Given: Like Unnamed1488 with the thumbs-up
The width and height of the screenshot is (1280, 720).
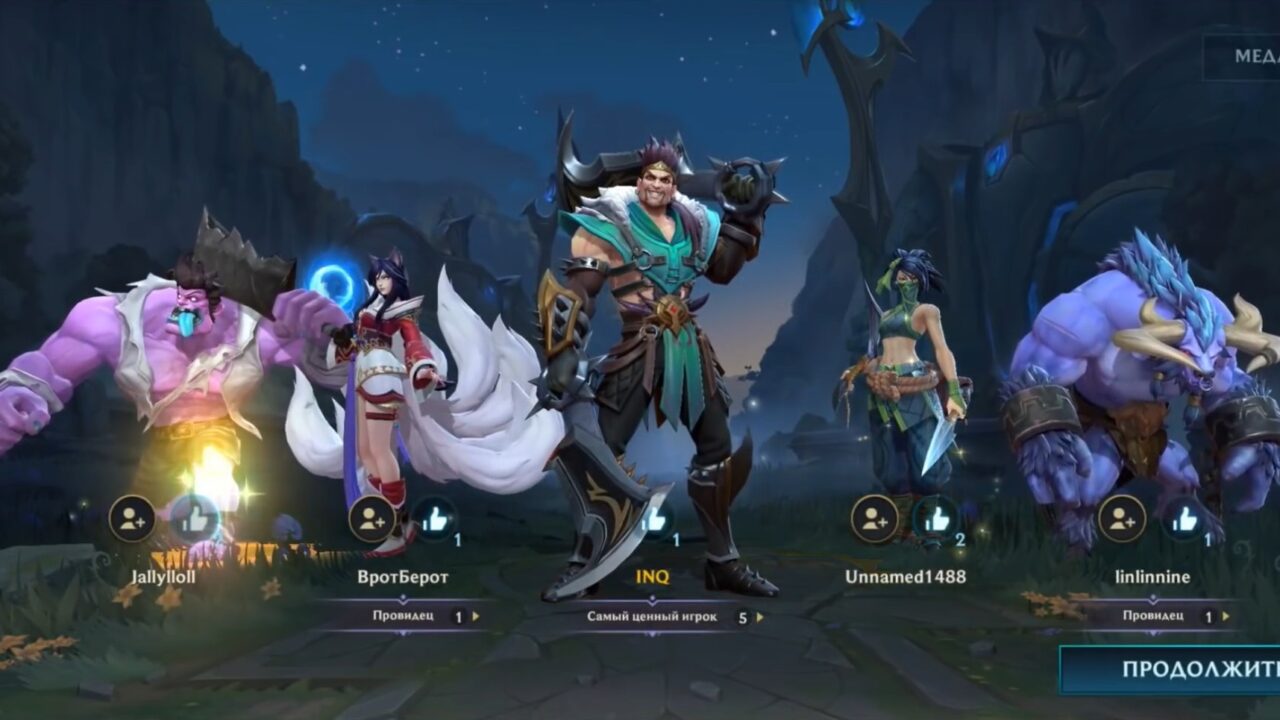Looking at the screenshot, I should point(937,519).
